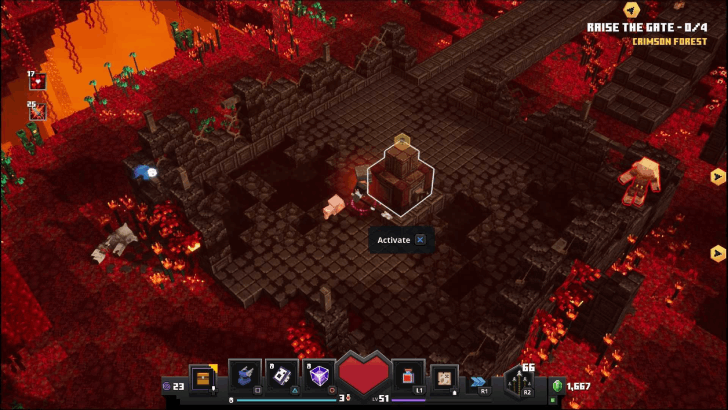This screenshot has height=410, width=728.
Task: Trigger the blue dodge roll icon
Action: [481, 380]
